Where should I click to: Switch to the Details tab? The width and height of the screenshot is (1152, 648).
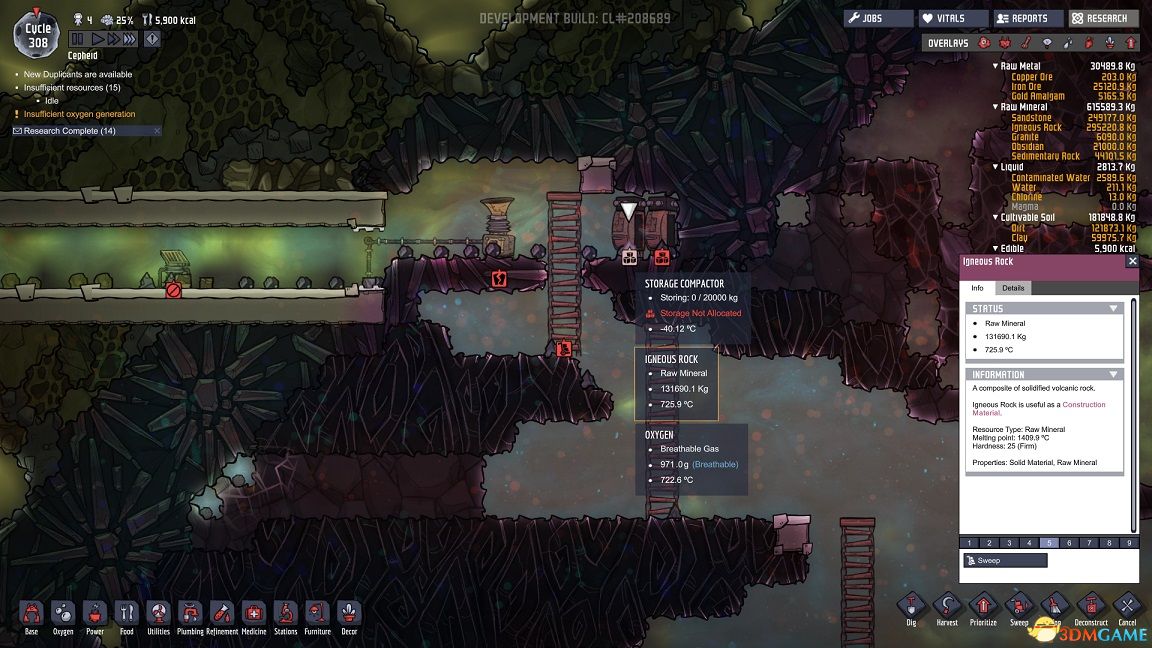[1013, 288]
